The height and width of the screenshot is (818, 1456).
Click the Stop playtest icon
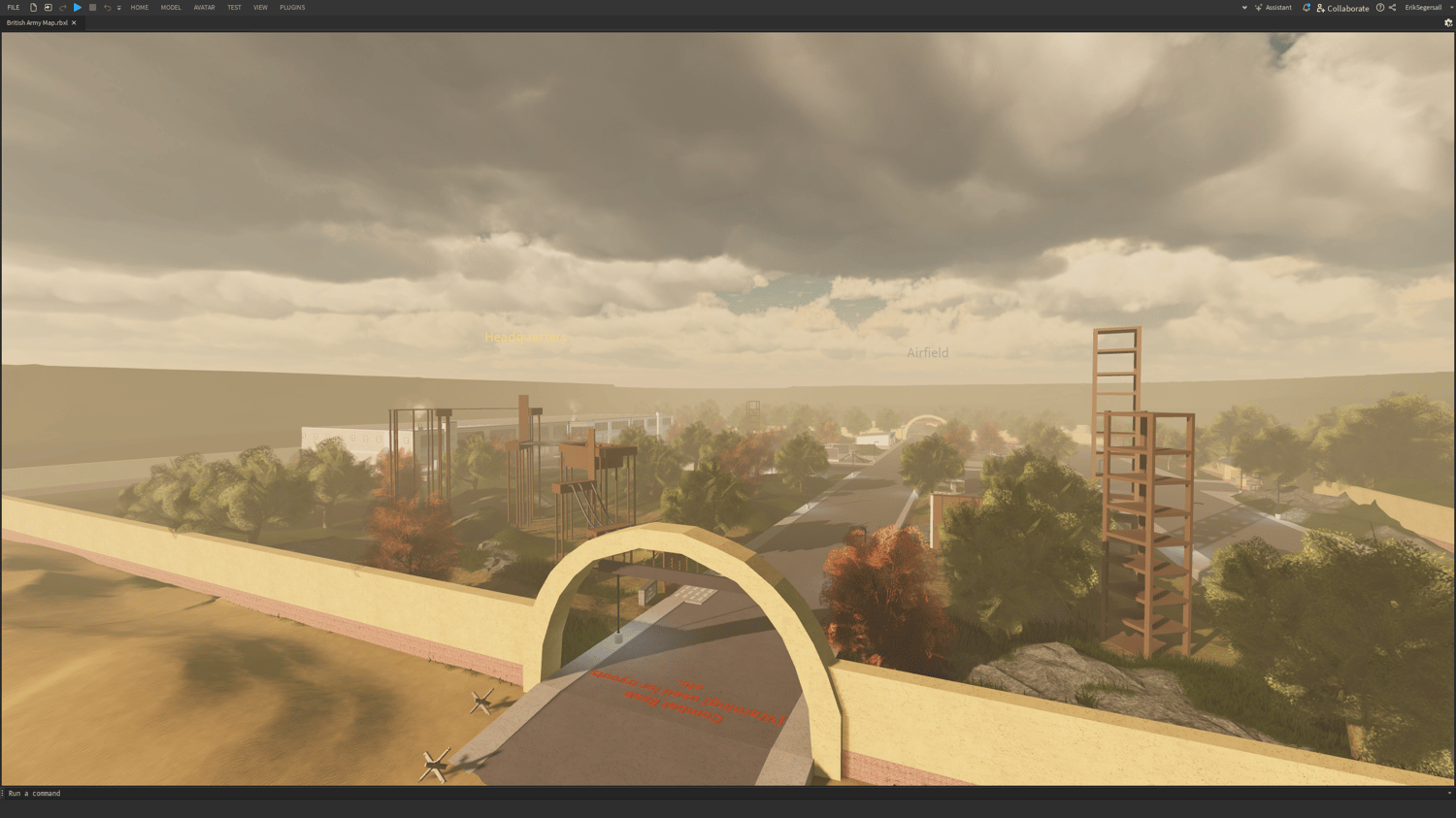91,7
